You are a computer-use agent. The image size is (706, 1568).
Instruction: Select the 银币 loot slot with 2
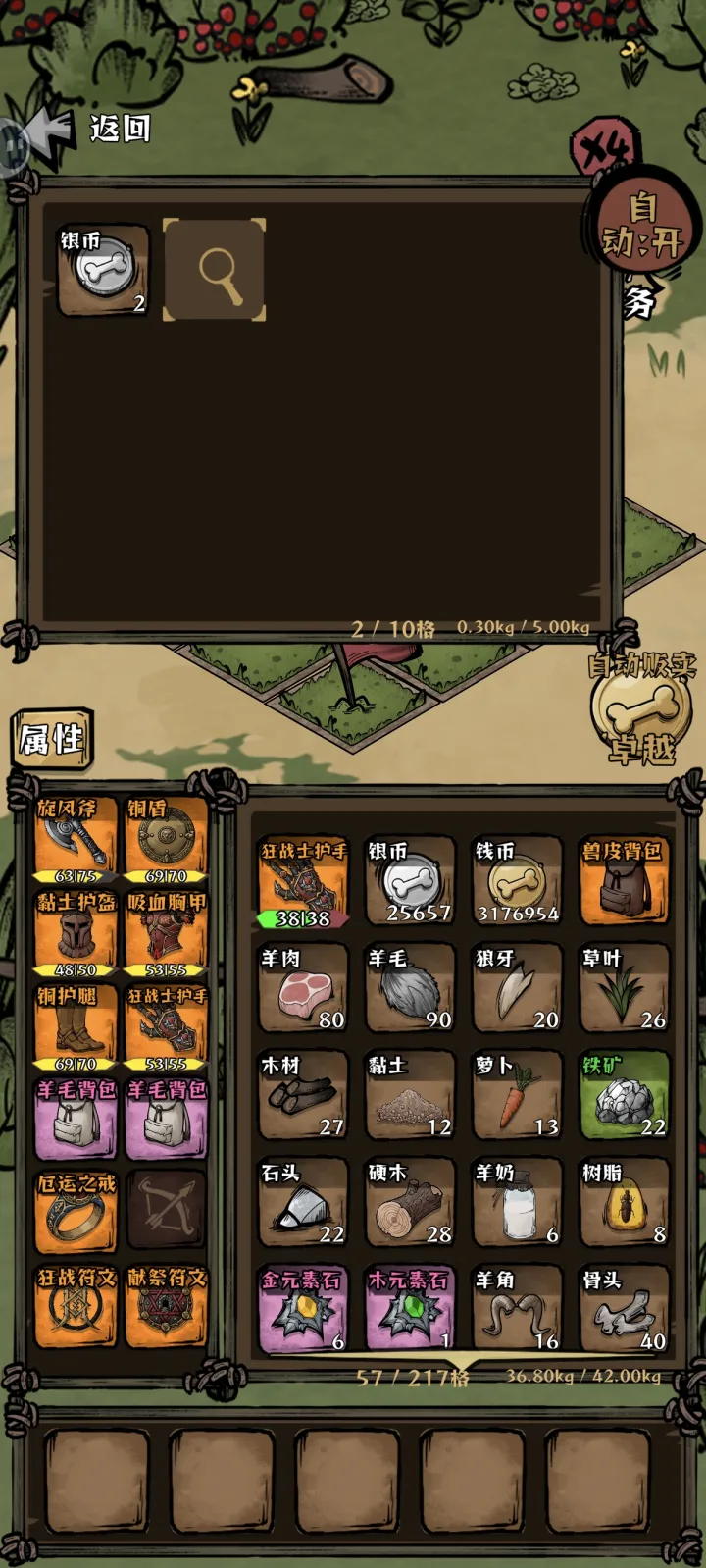point(103,269)
